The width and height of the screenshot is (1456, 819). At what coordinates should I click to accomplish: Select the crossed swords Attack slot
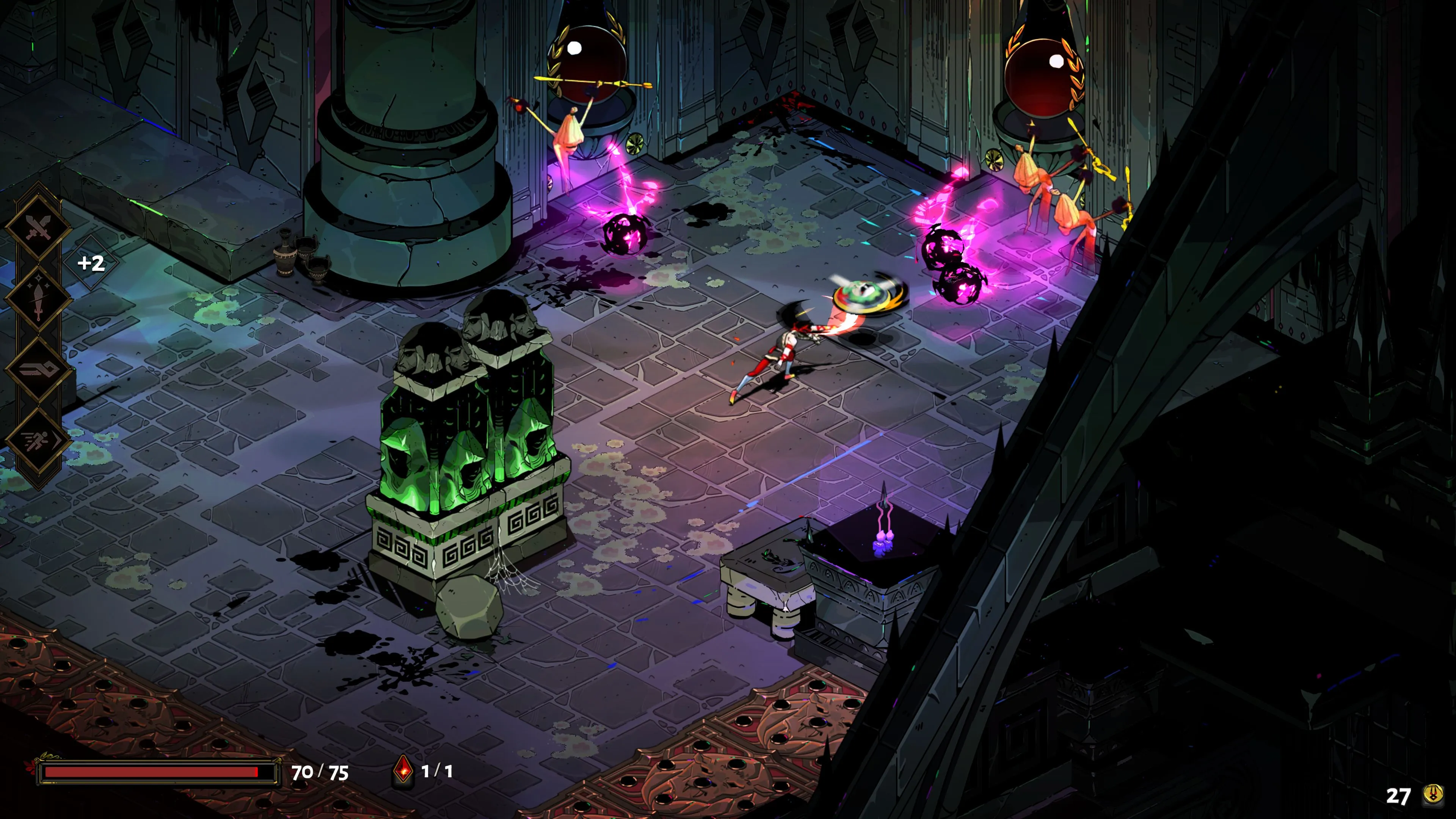pyautogui.click(x=38, y=227)
